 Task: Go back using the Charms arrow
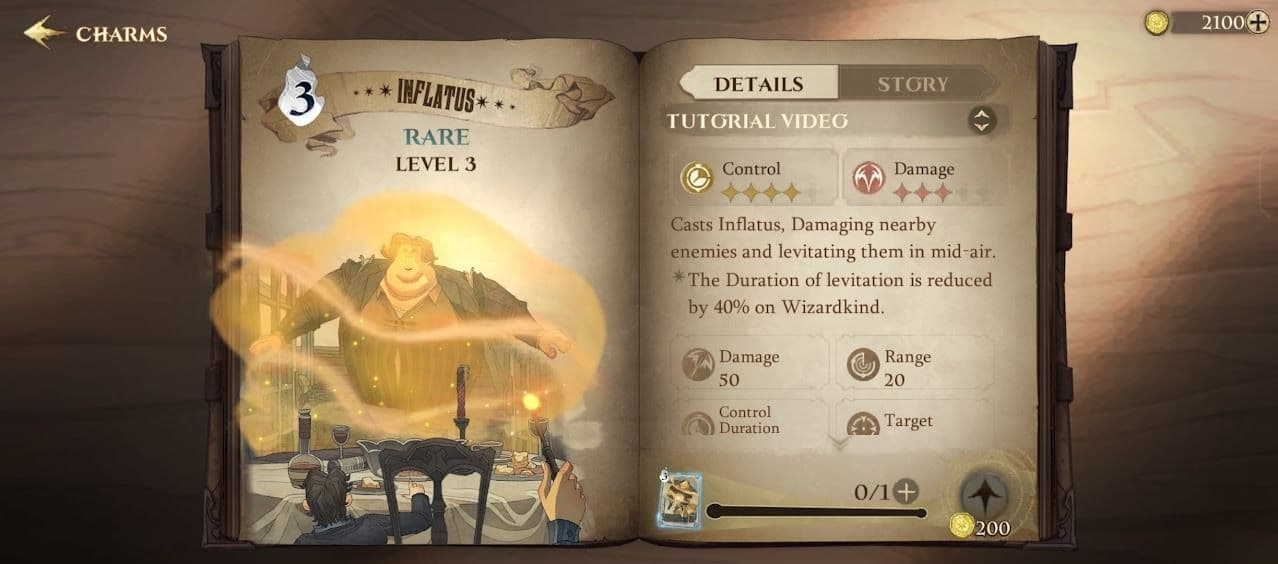pyautogui.click(x=42, y=33)
